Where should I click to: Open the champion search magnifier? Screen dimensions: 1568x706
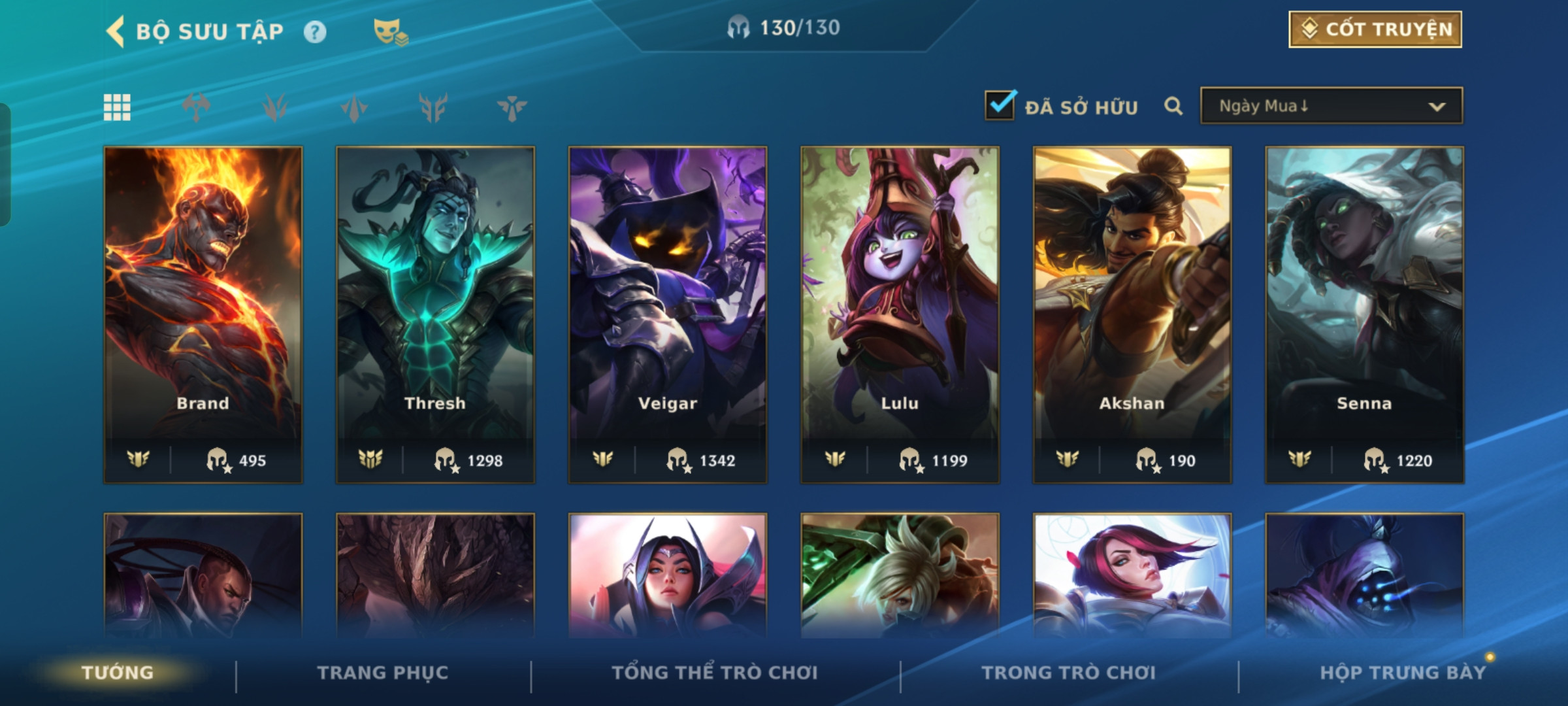pos(1173,106)
